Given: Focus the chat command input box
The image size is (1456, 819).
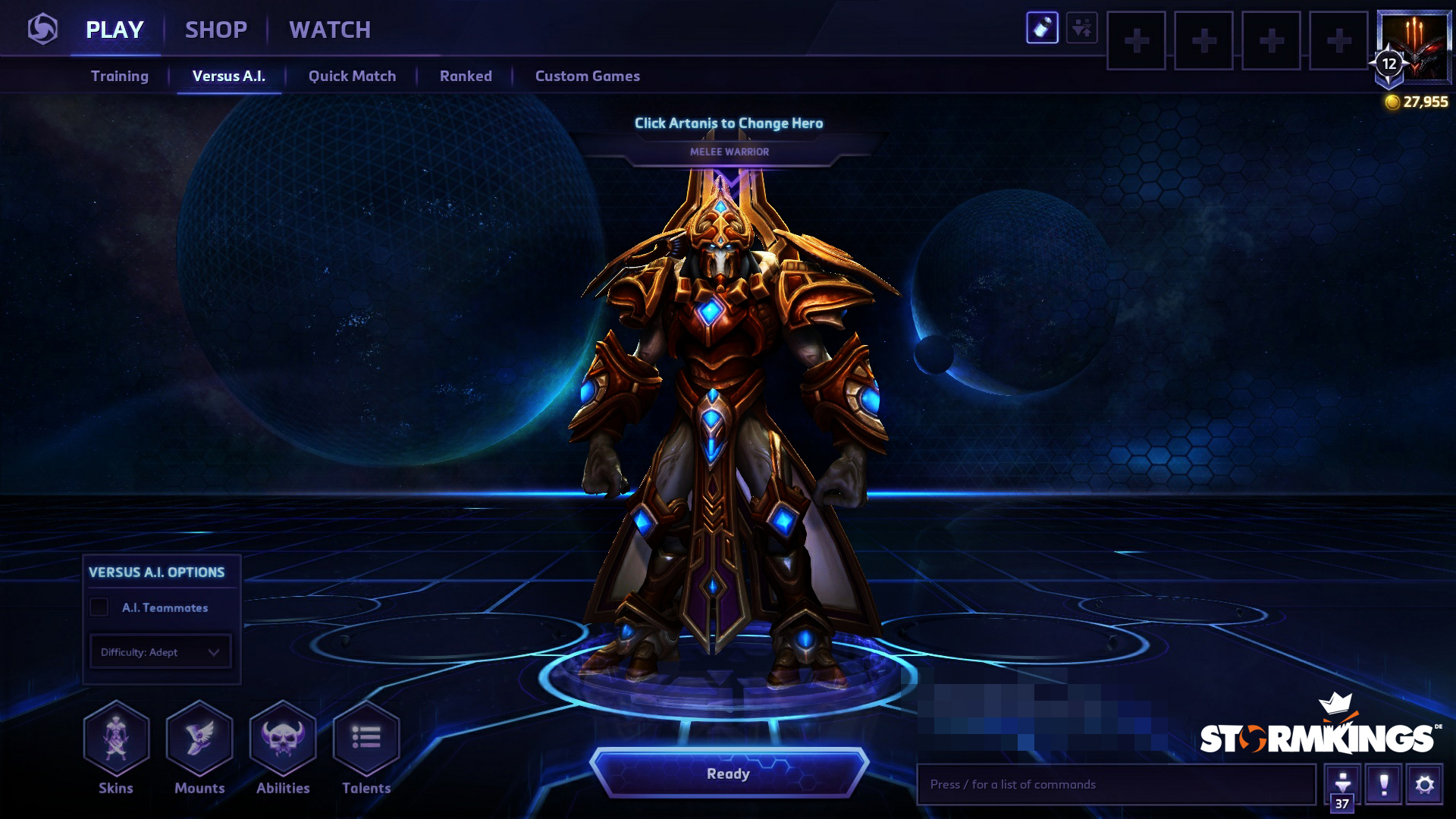Looking at the screenshot, I should (x=1115, y=784).
